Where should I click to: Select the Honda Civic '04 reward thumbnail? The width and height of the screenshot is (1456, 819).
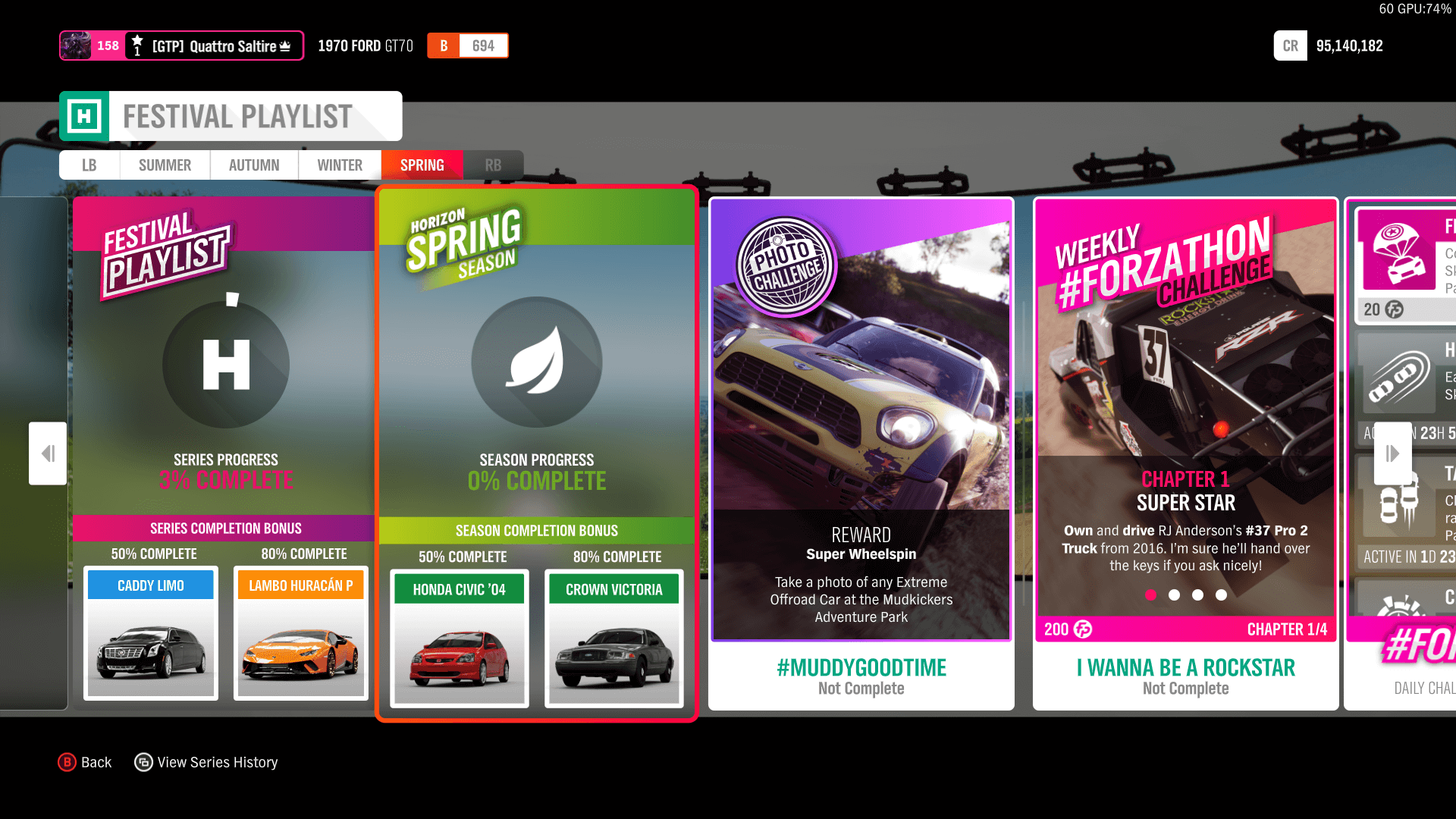(459, 639)
